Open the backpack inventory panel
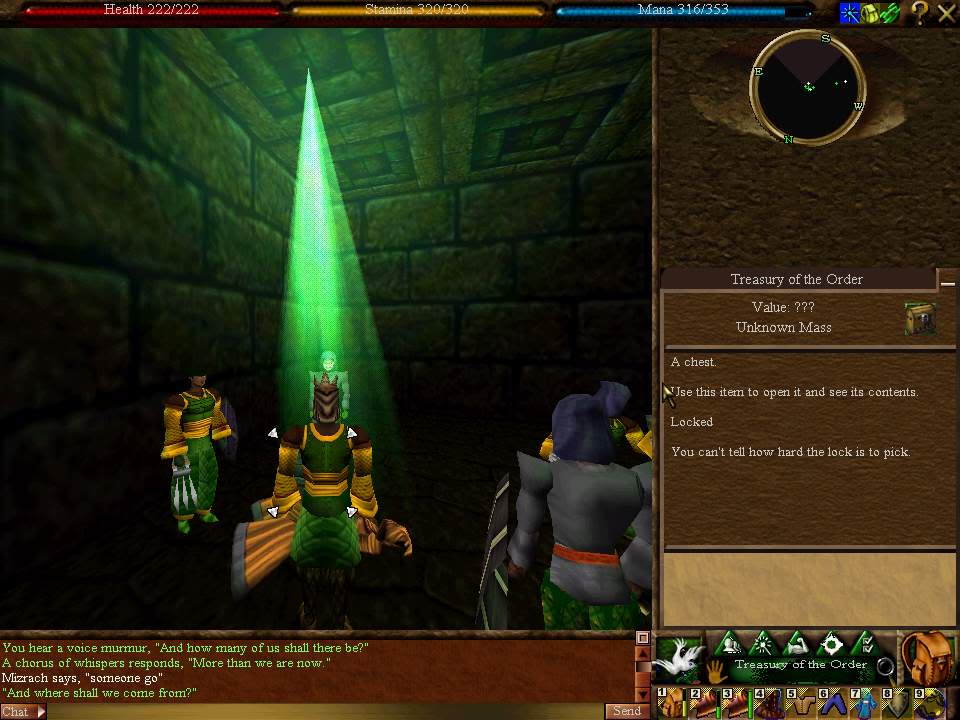960x720 pixels. pyautogui.click(x=926, y=656)
